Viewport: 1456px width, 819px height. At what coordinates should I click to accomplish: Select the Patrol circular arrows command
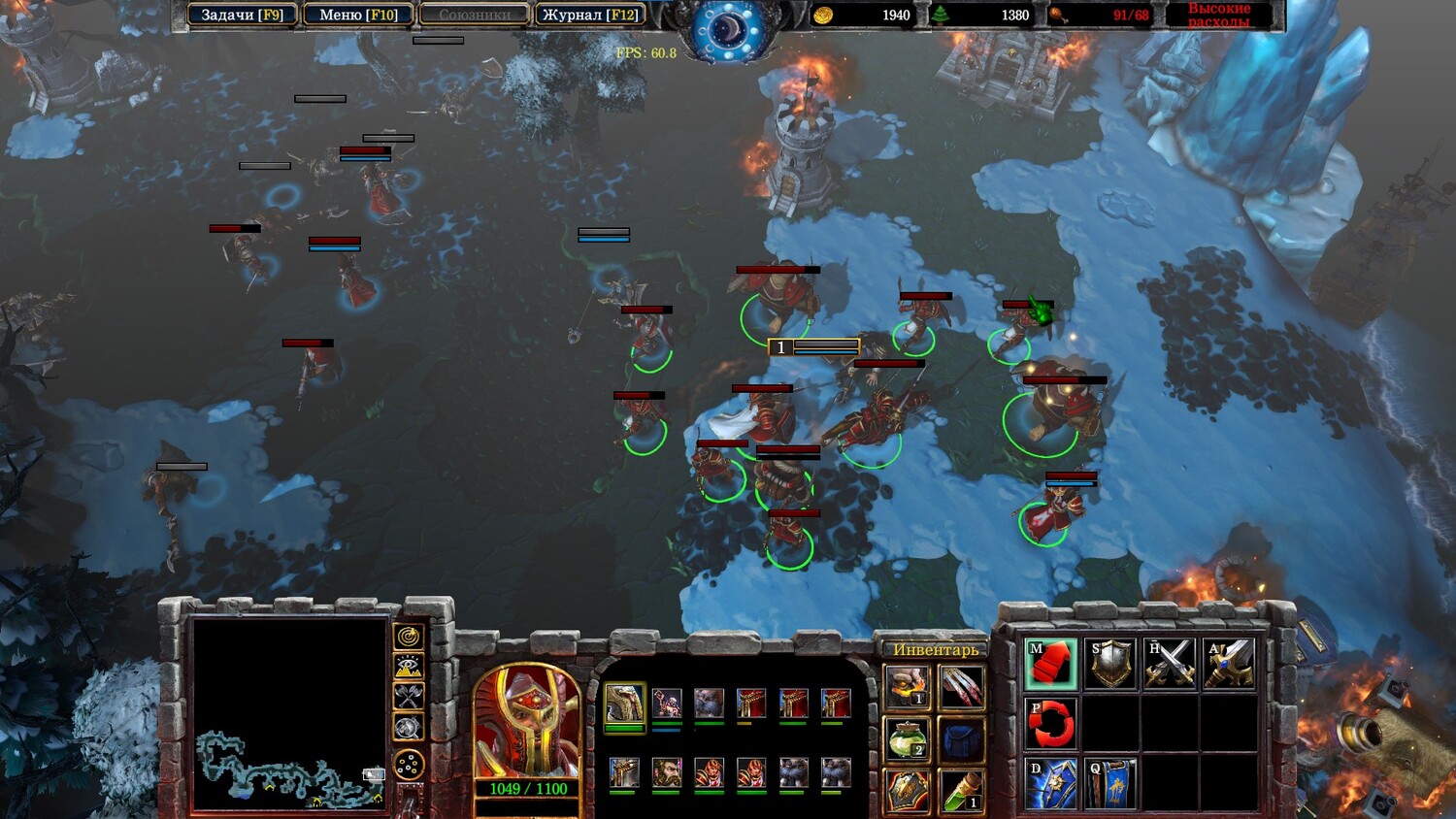click(1051, 723)
